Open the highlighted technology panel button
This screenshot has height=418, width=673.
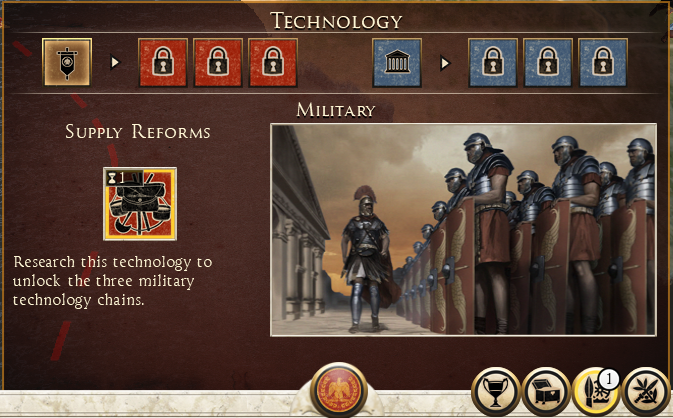pyautogui.click(x=596, y=393)
